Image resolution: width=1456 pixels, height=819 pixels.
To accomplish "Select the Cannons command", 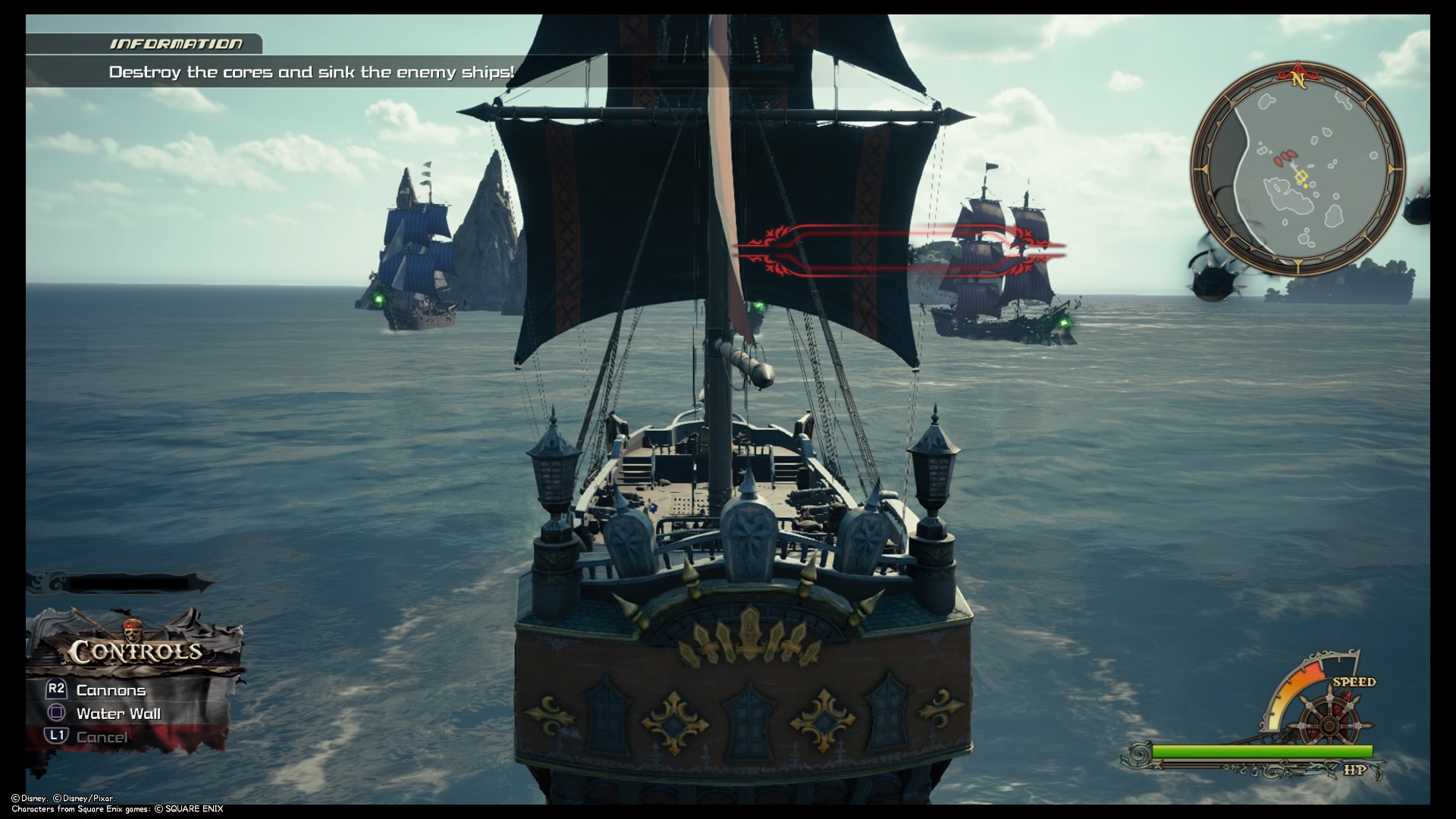I will coord(111,690).
